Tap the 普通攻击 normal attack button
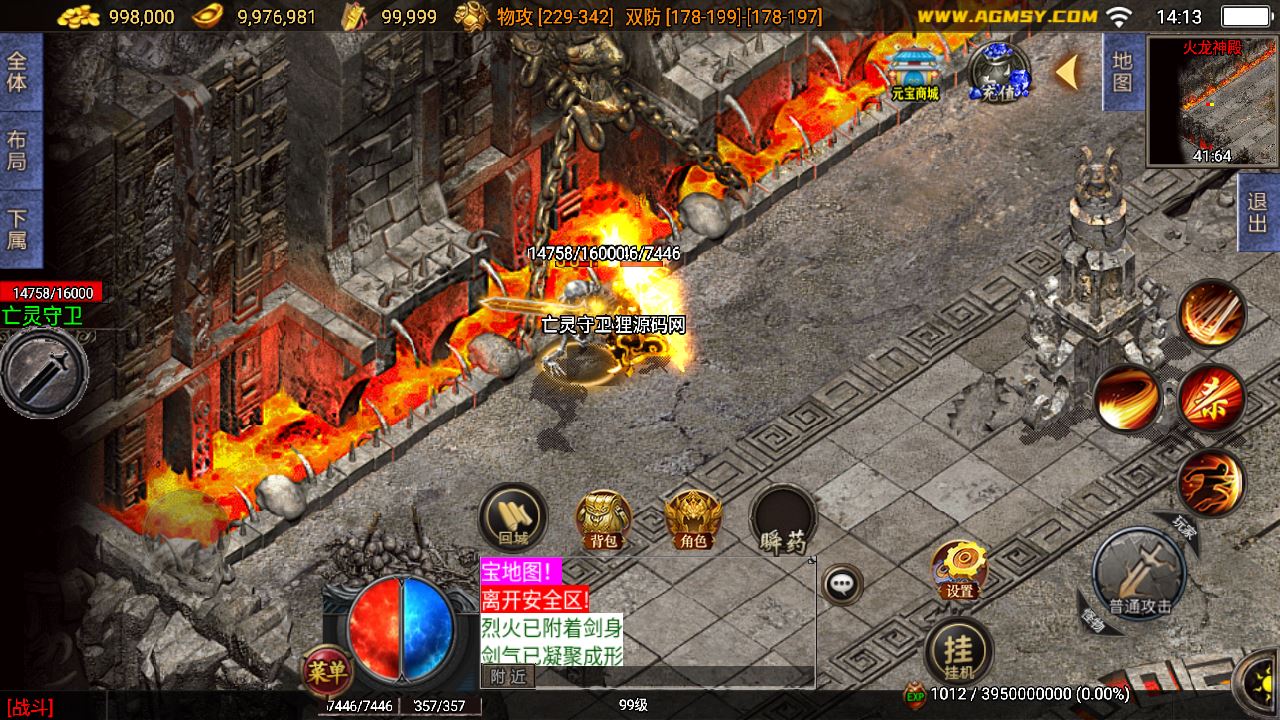Screen dimensions: 1280x720 (x=1139, y=575)
